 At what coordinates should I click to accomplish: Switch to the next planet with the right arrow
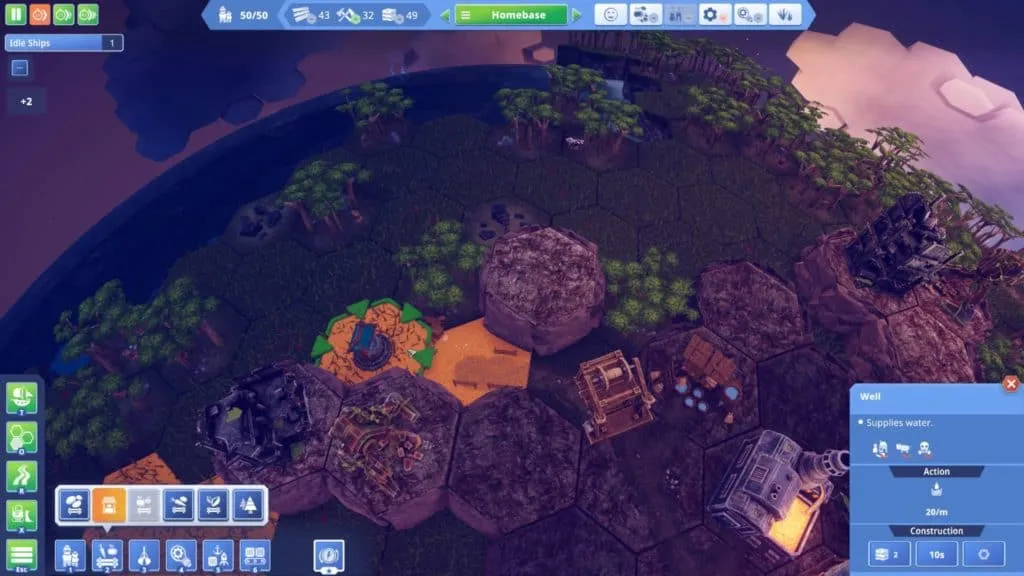(x=576, y=15)
